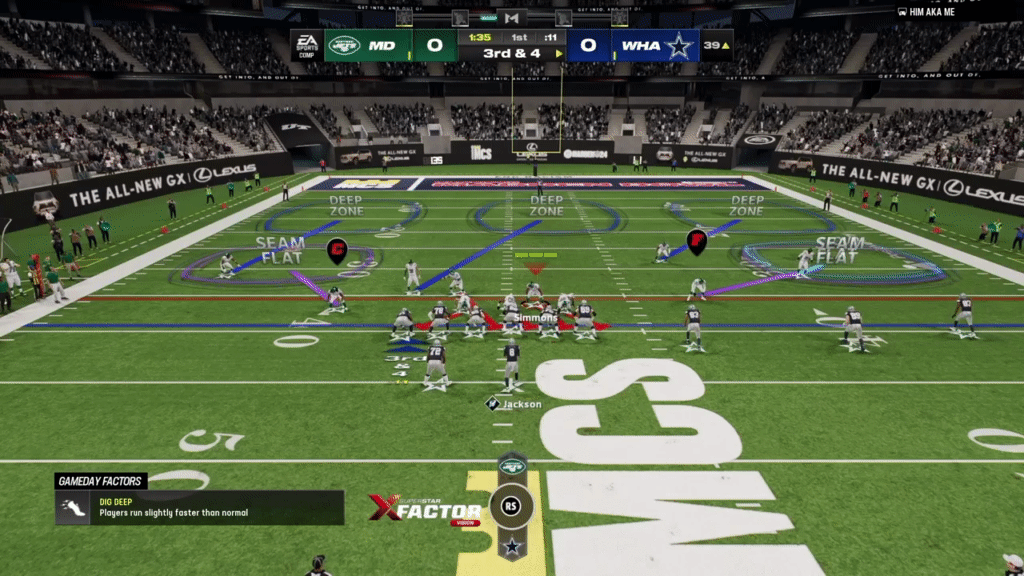Click the red C coverage marker
Image resolution: width=1024 pixels, height=576 pixels.
337,250
